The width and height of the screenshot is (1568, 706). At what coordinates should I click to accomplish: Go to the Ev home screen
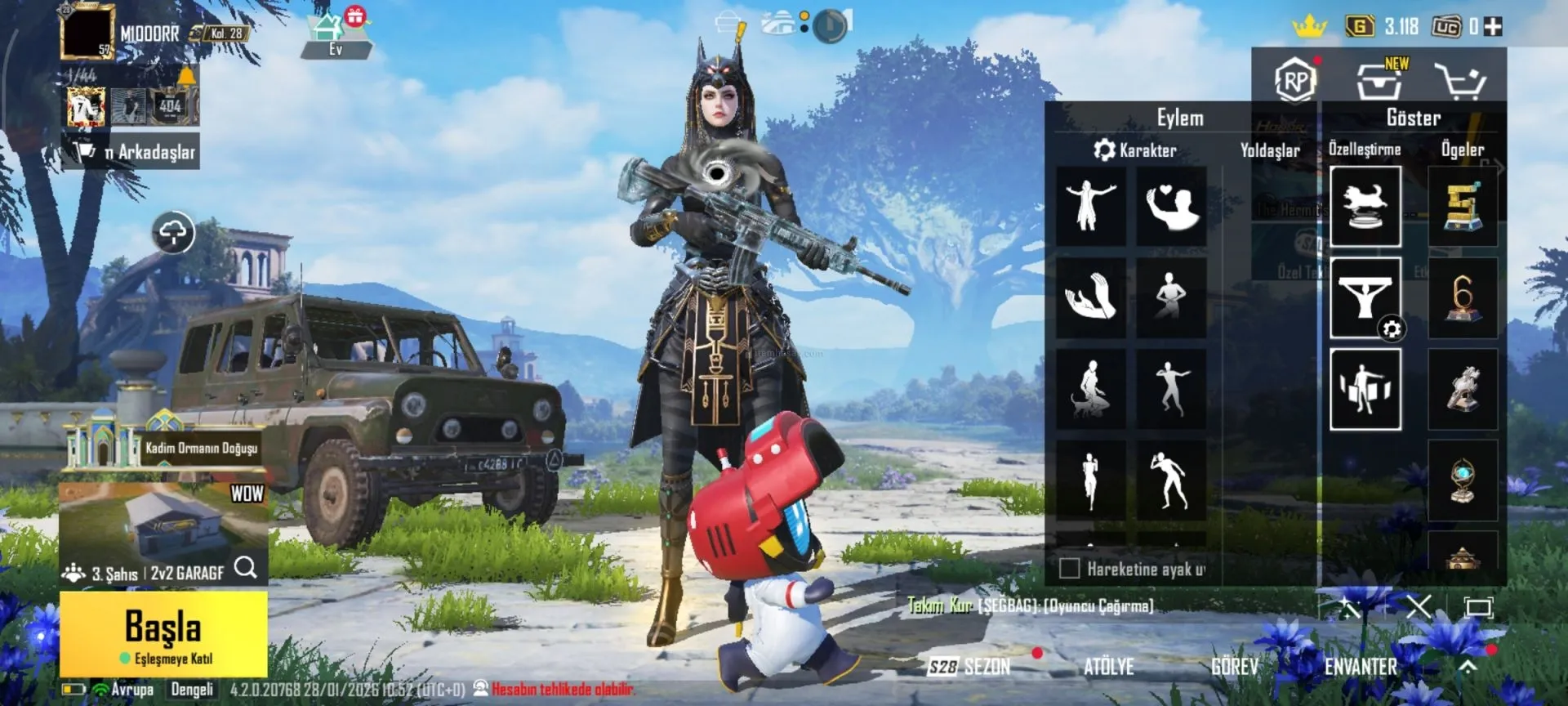pos(335,37)
